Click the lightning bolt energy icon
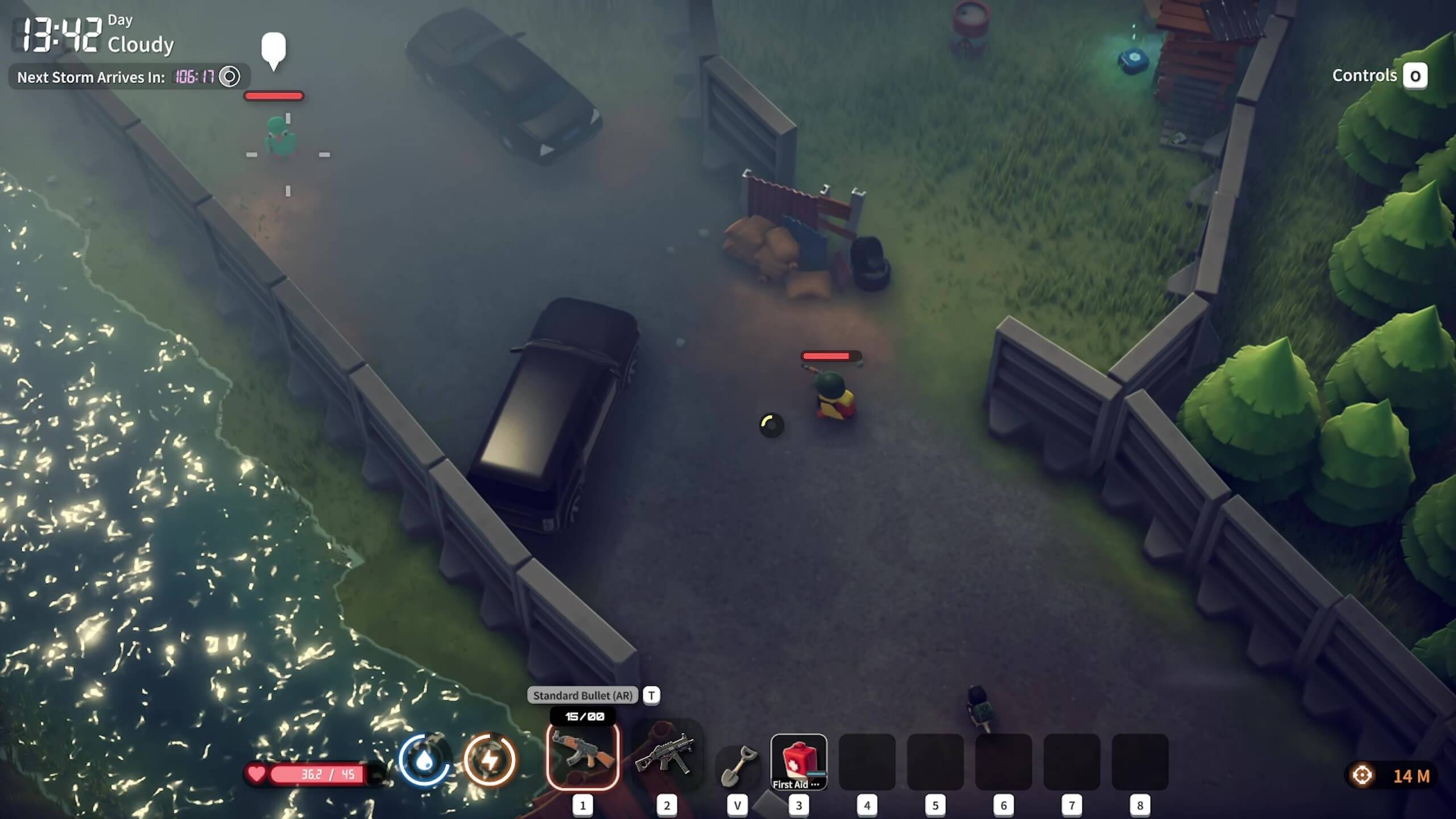1456x819 pixels. coord(489,760)
